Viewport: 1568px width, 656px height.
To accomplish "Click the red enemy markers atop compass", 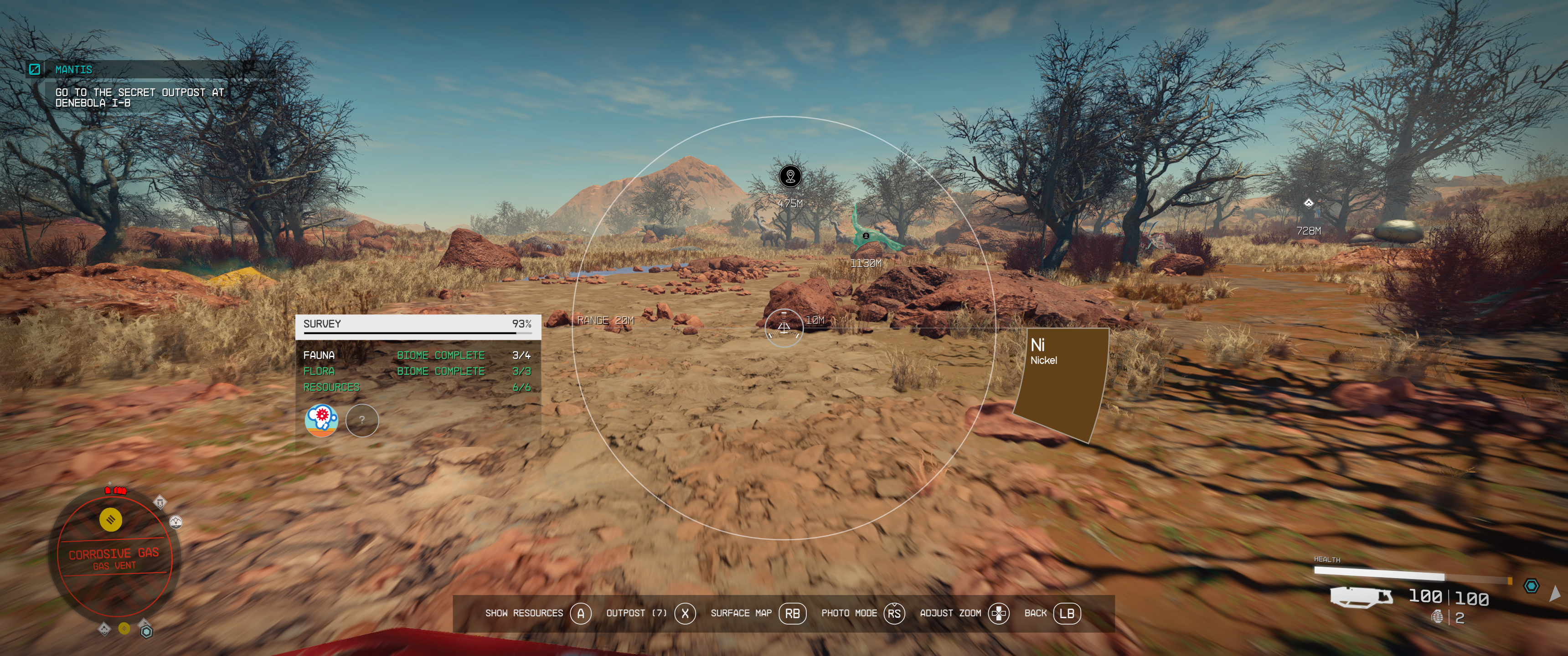I will tap(116, 490).
